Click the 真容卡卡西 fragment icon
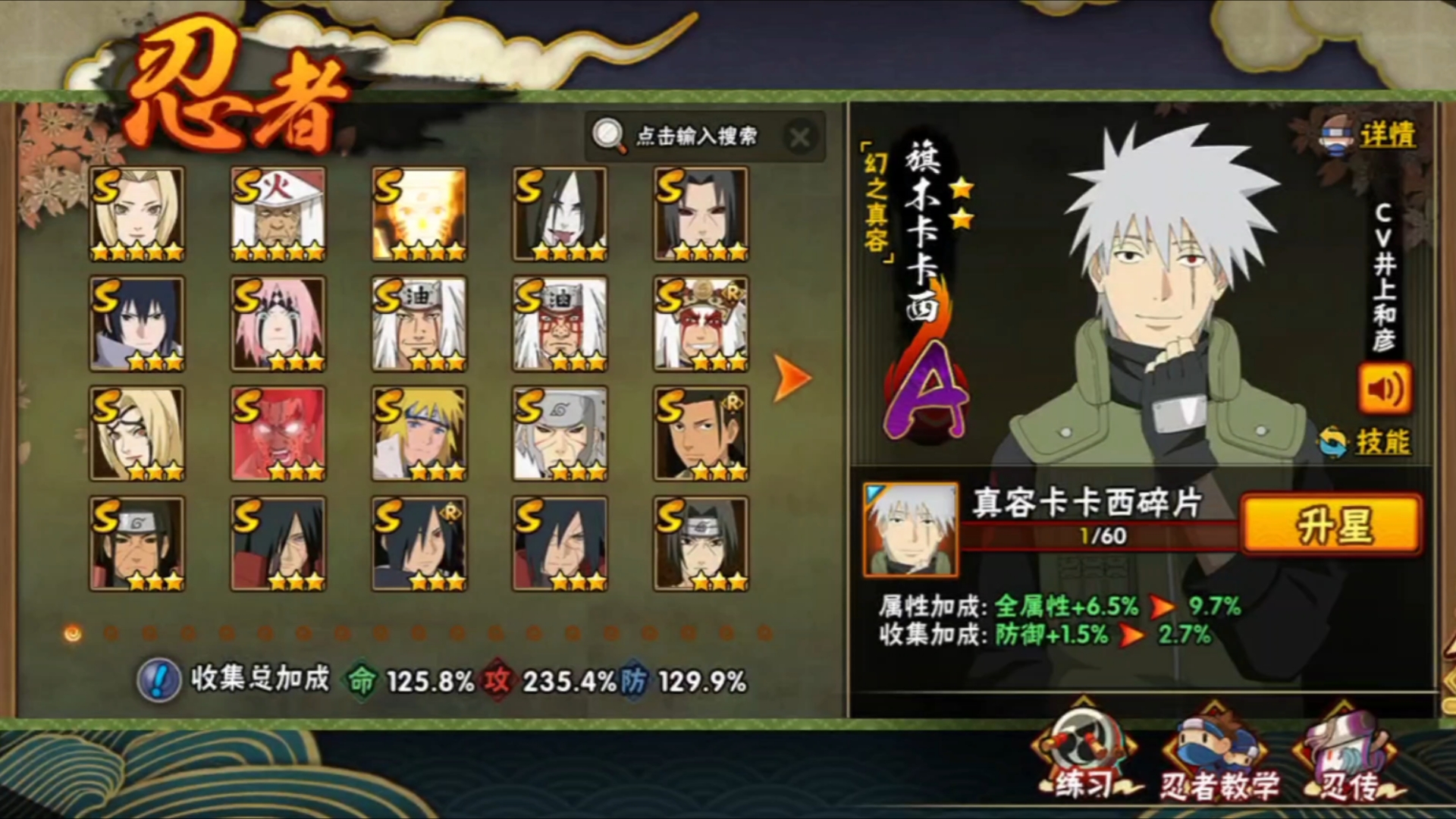Screen dimensions: 1456x819 pyautogui.click(x=910, y=529)
